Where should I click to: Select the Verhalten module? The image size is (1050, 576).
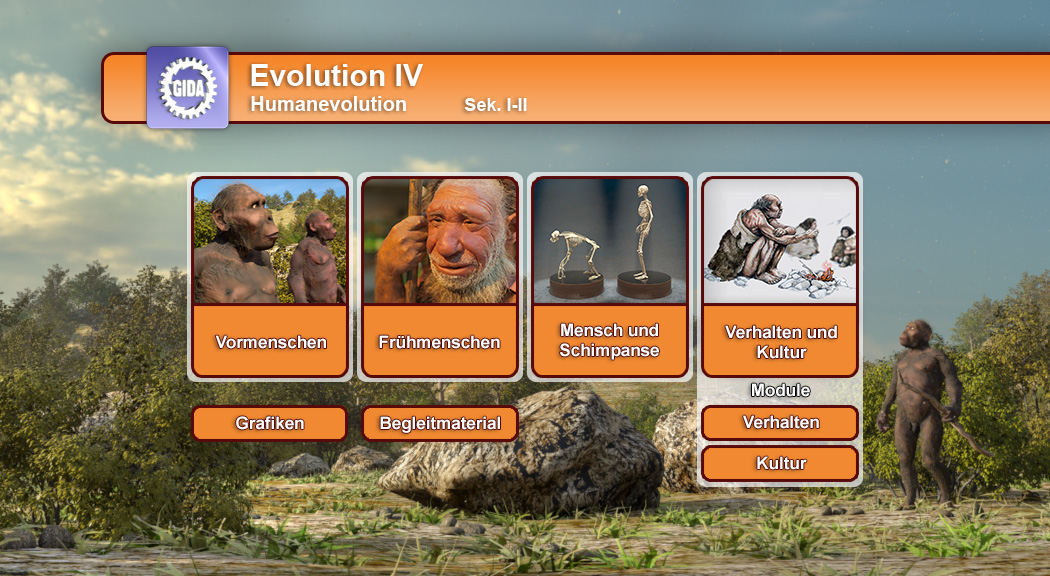(780, 422)
